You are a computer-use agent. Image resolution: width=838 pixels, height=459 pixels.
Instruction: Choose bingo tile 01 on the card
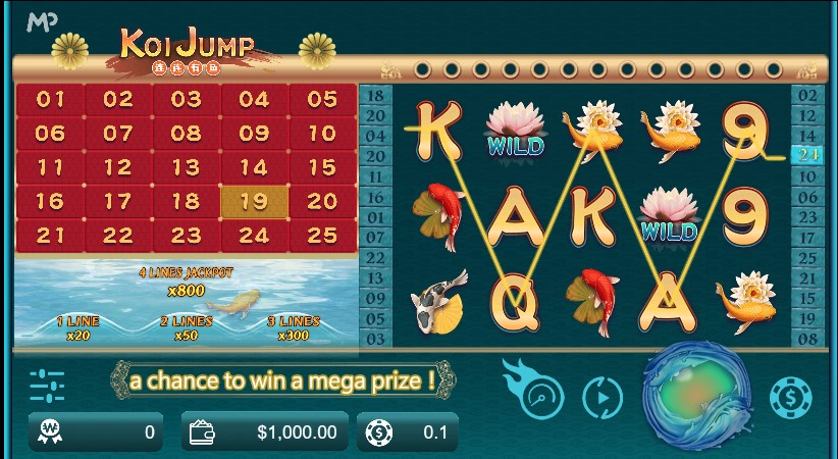pos(50,99)
